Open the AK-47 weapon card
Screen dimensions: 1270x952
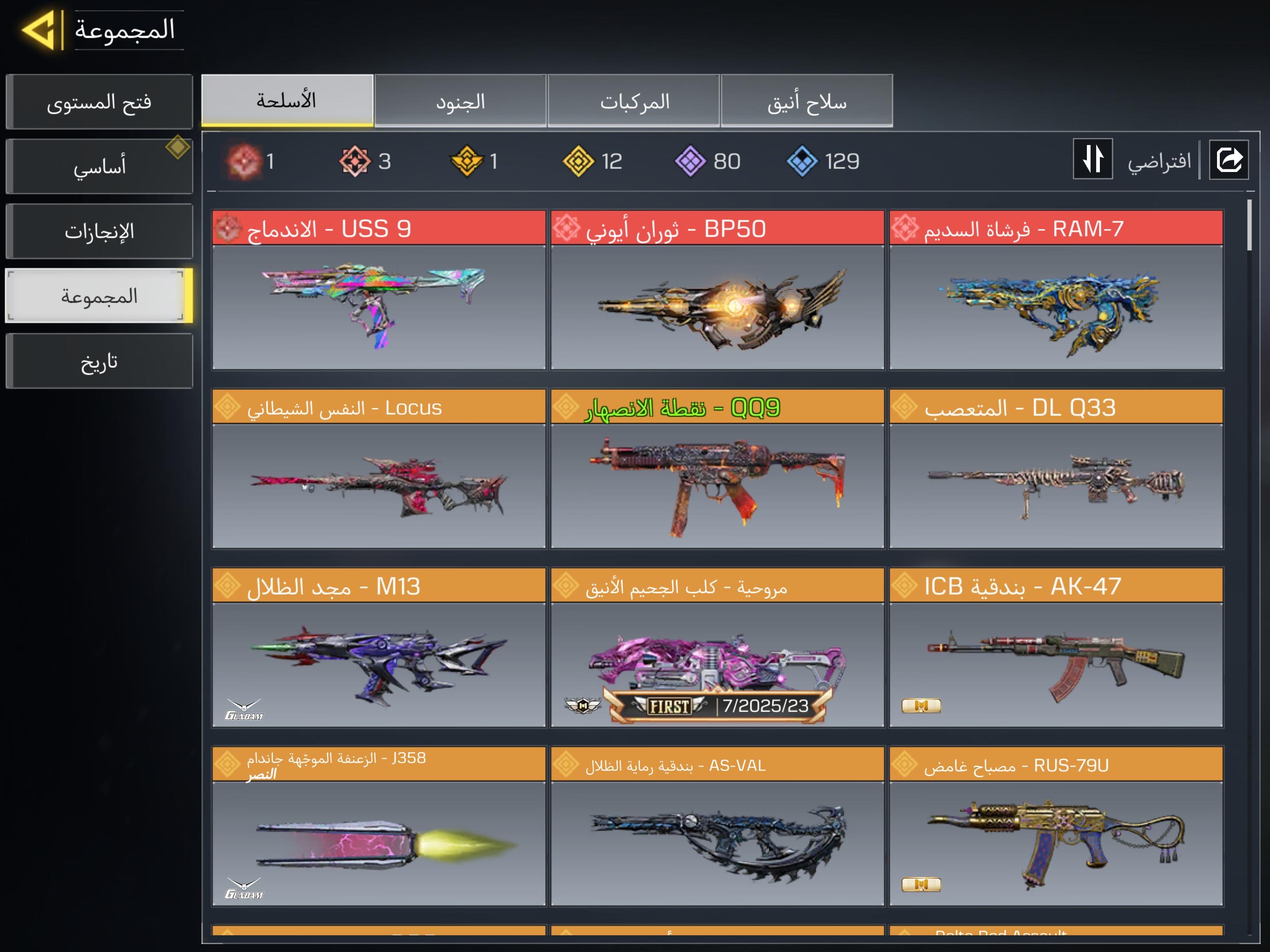tap(1055, 648)
